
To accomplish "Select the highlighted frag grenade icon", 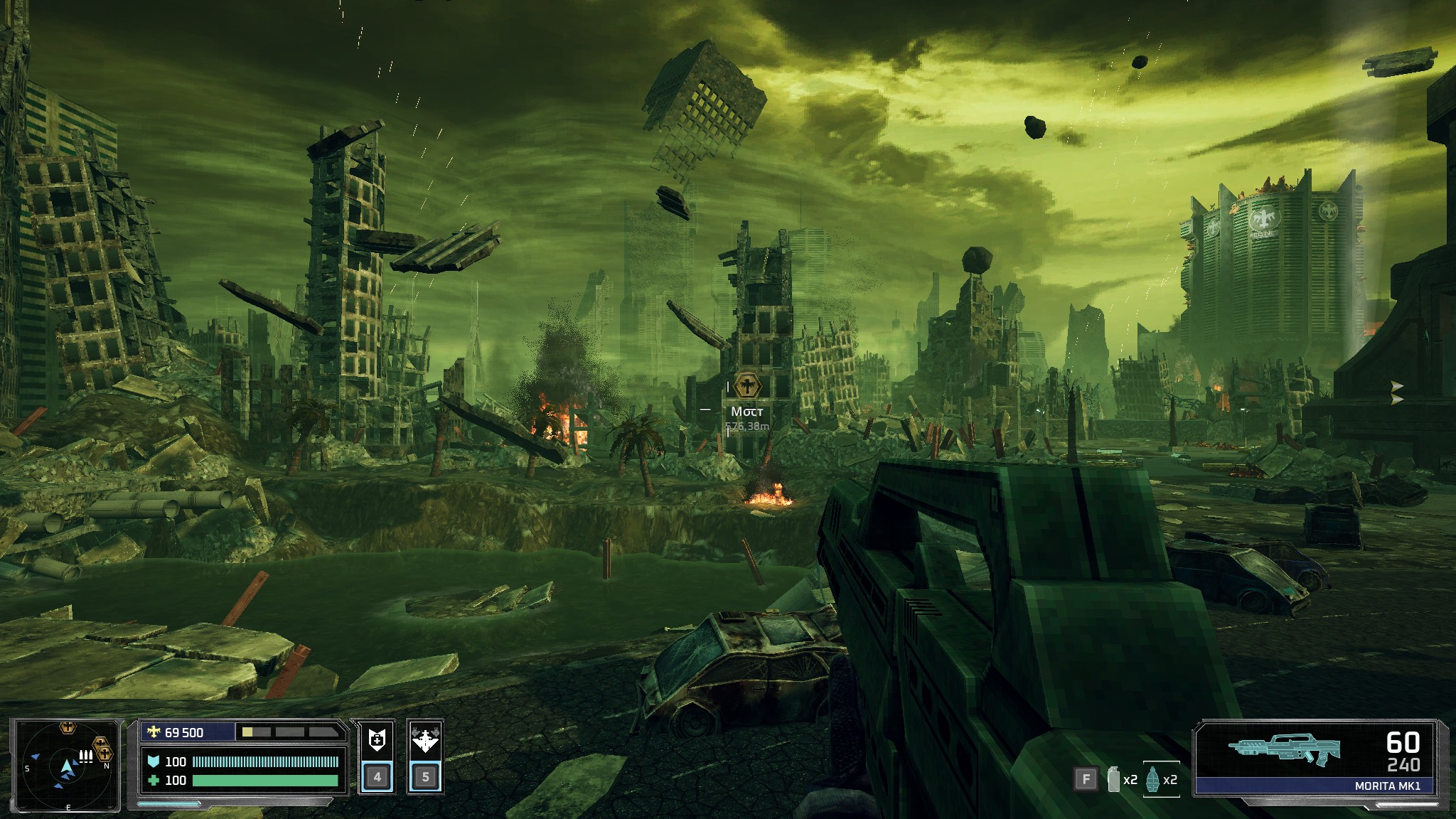I will pyautogui.click(x=1152, y=779).
